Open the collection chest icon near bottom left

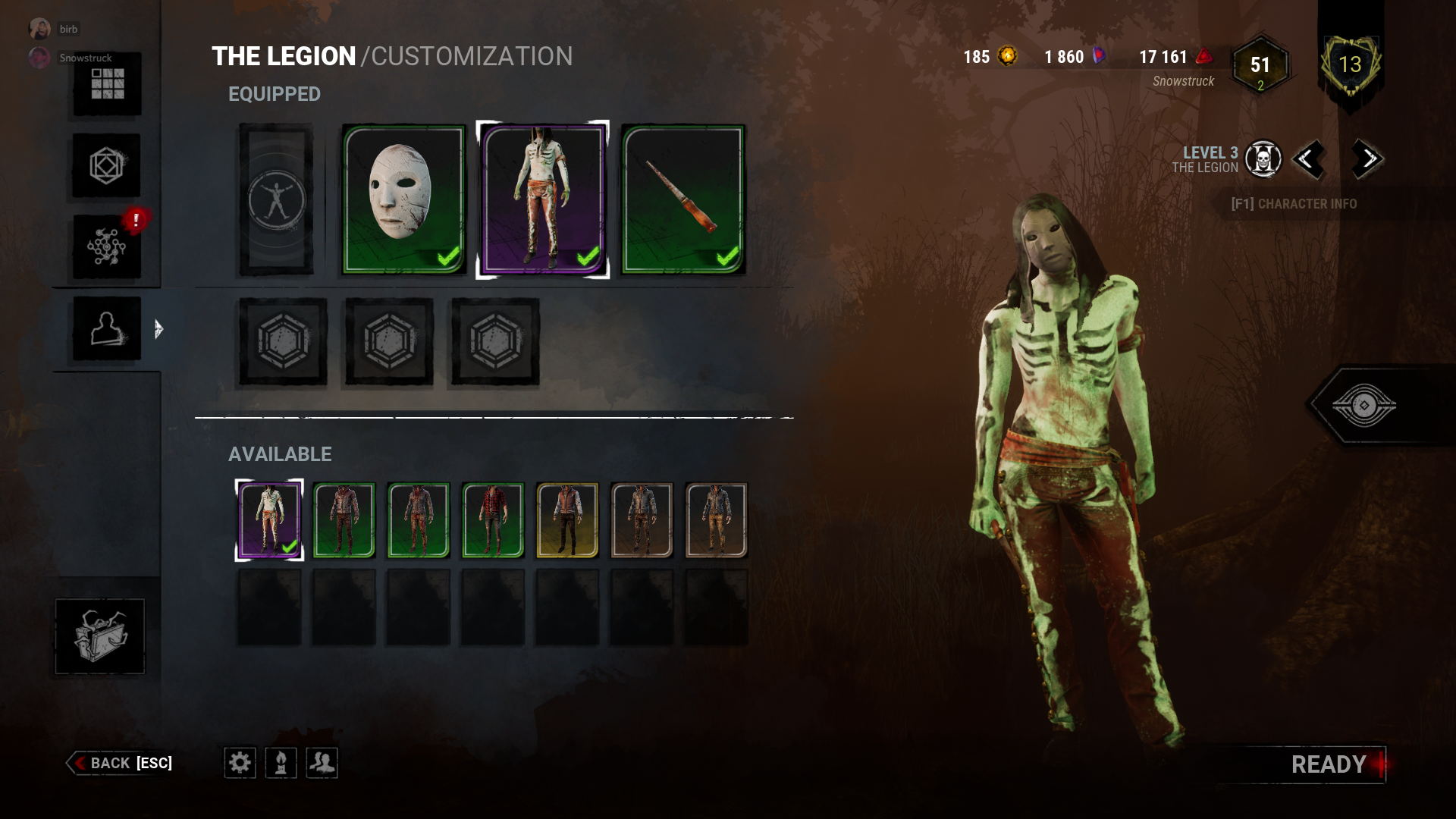click(99, 637)
